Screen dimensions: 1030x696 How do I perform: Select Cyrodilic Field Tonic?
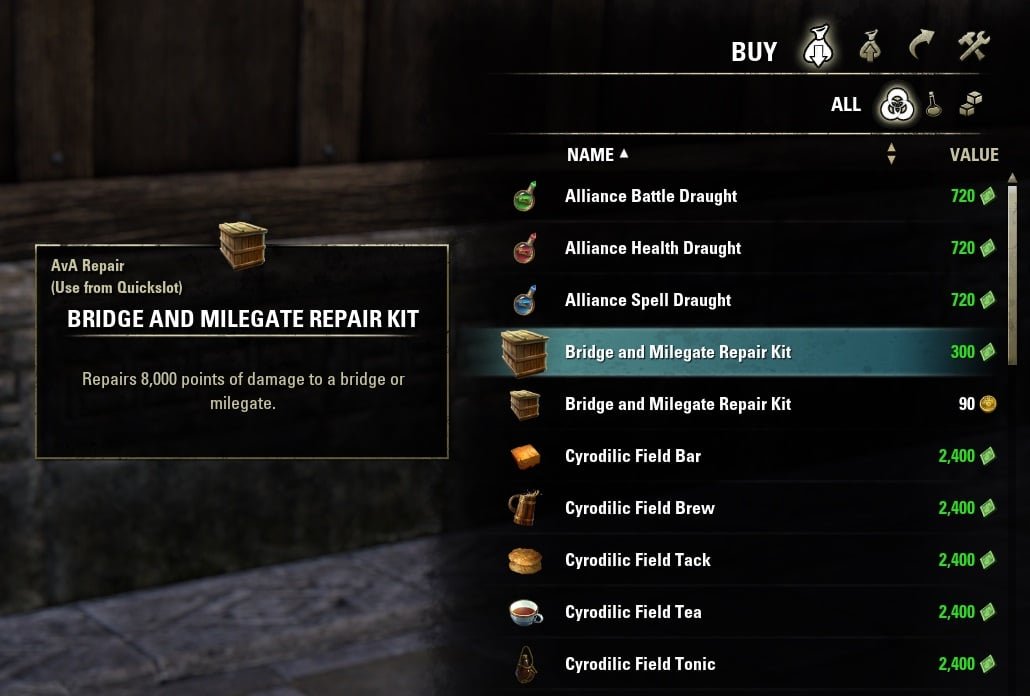coord(640,664)
